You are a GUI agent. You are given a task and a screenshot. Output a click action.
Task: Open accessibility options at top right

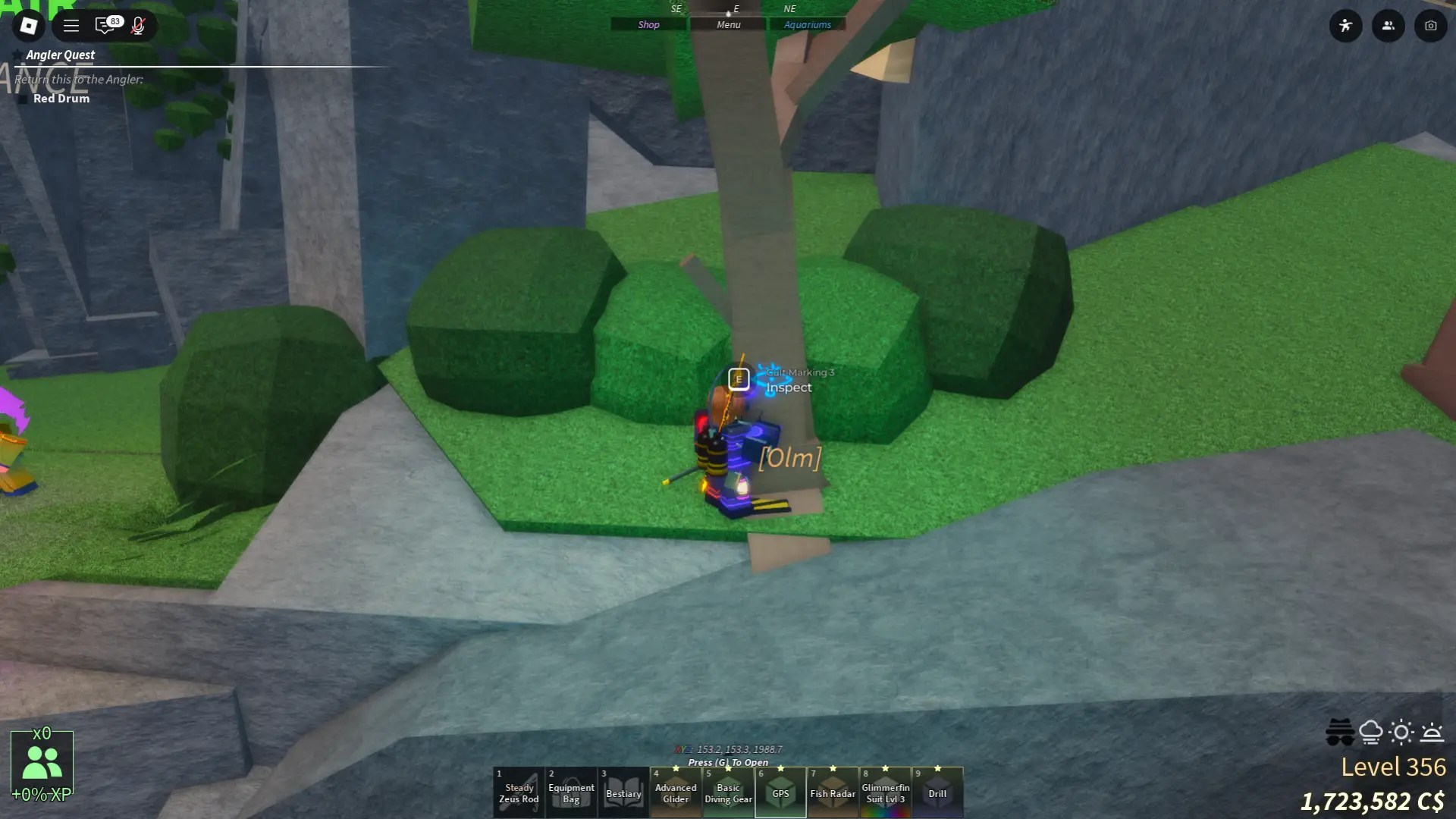[1346, 25]
